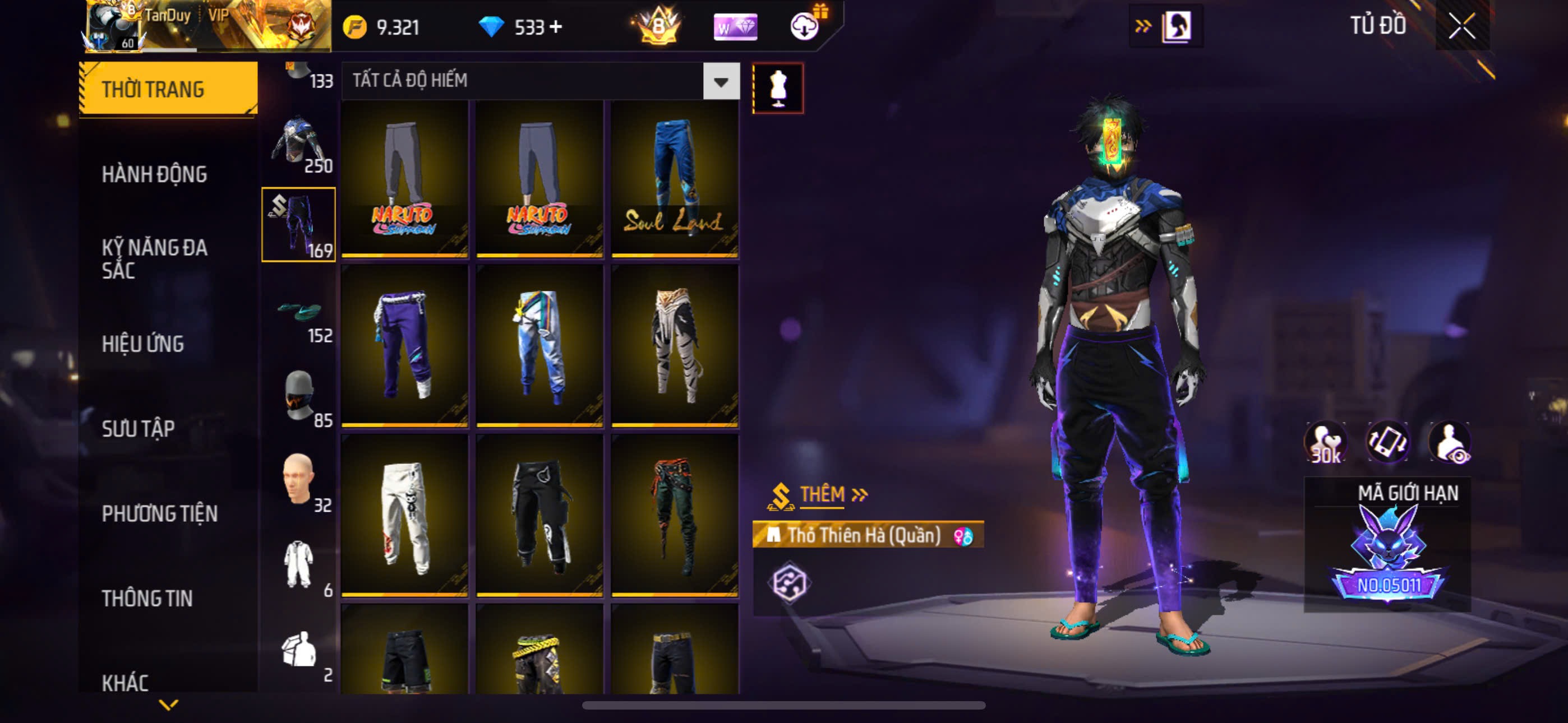Select the purple pants with white cuff
Image resolution: width=1568 pixels, height=723 pixels.
(x=404, y=345)
